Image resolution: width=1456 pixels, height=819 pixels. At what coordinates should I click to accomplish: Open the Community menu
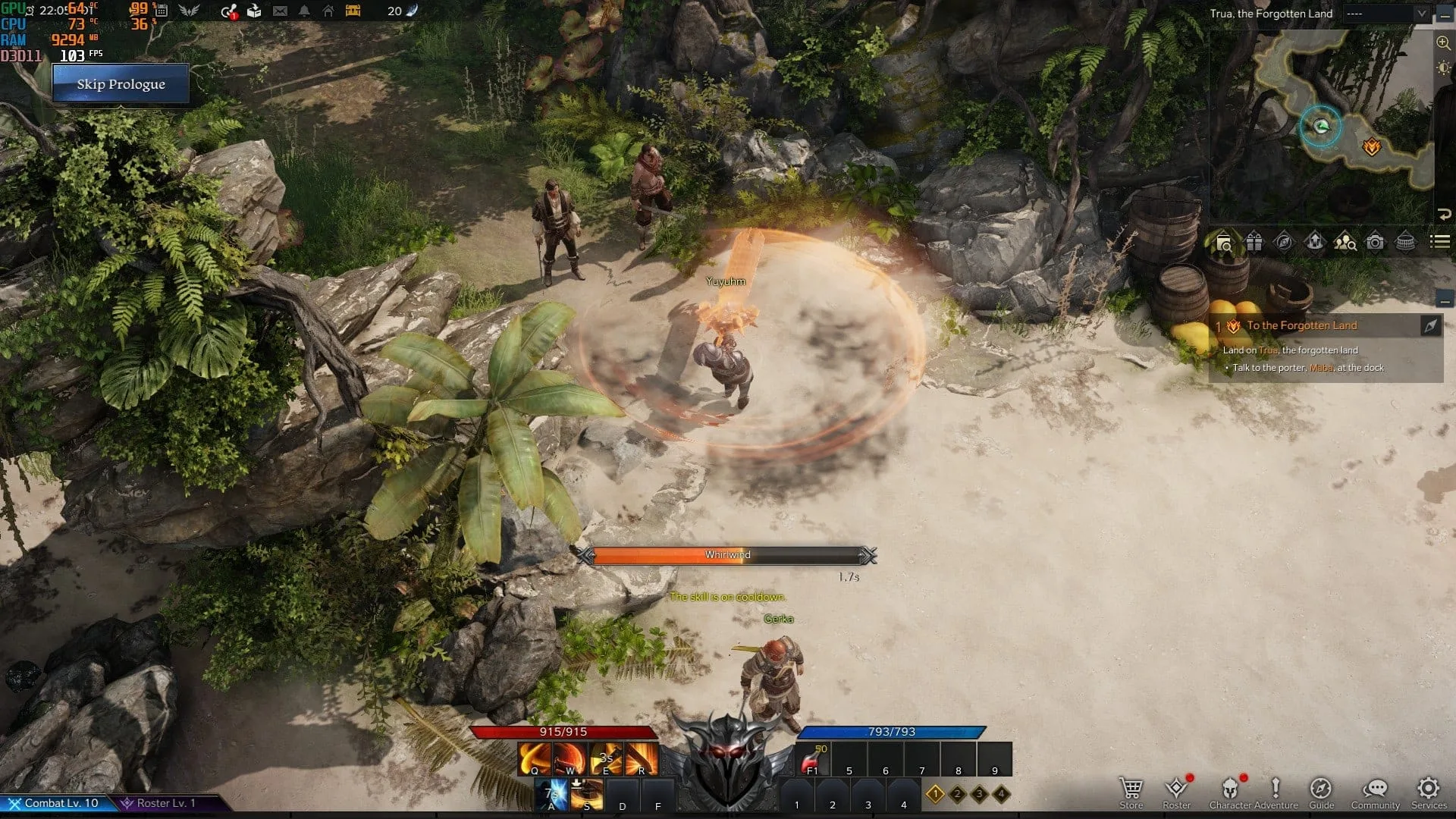tap(1375, 791)
